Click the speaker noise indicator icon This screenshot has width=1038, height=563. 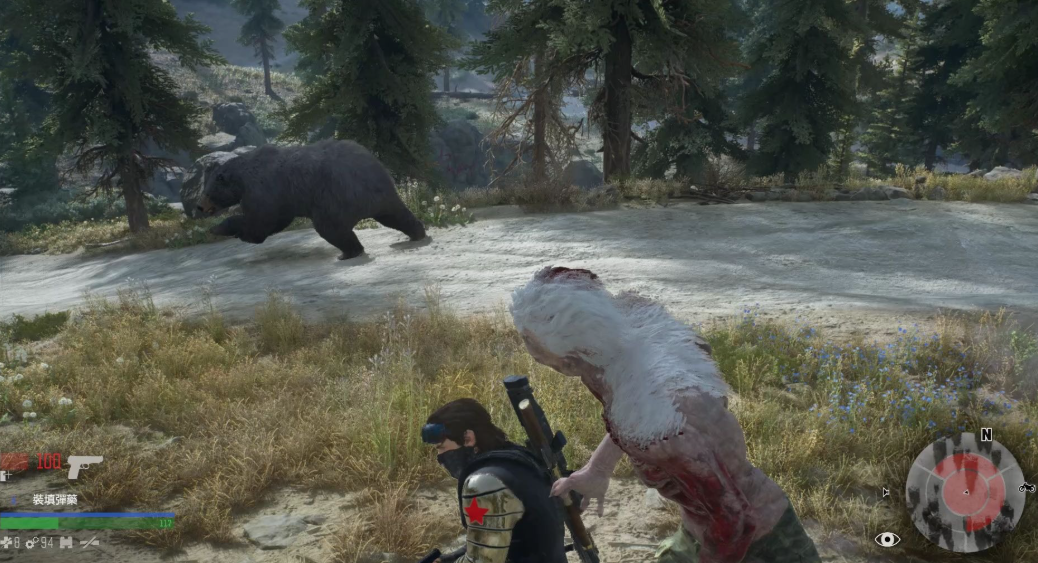click(x=884, y=492)
